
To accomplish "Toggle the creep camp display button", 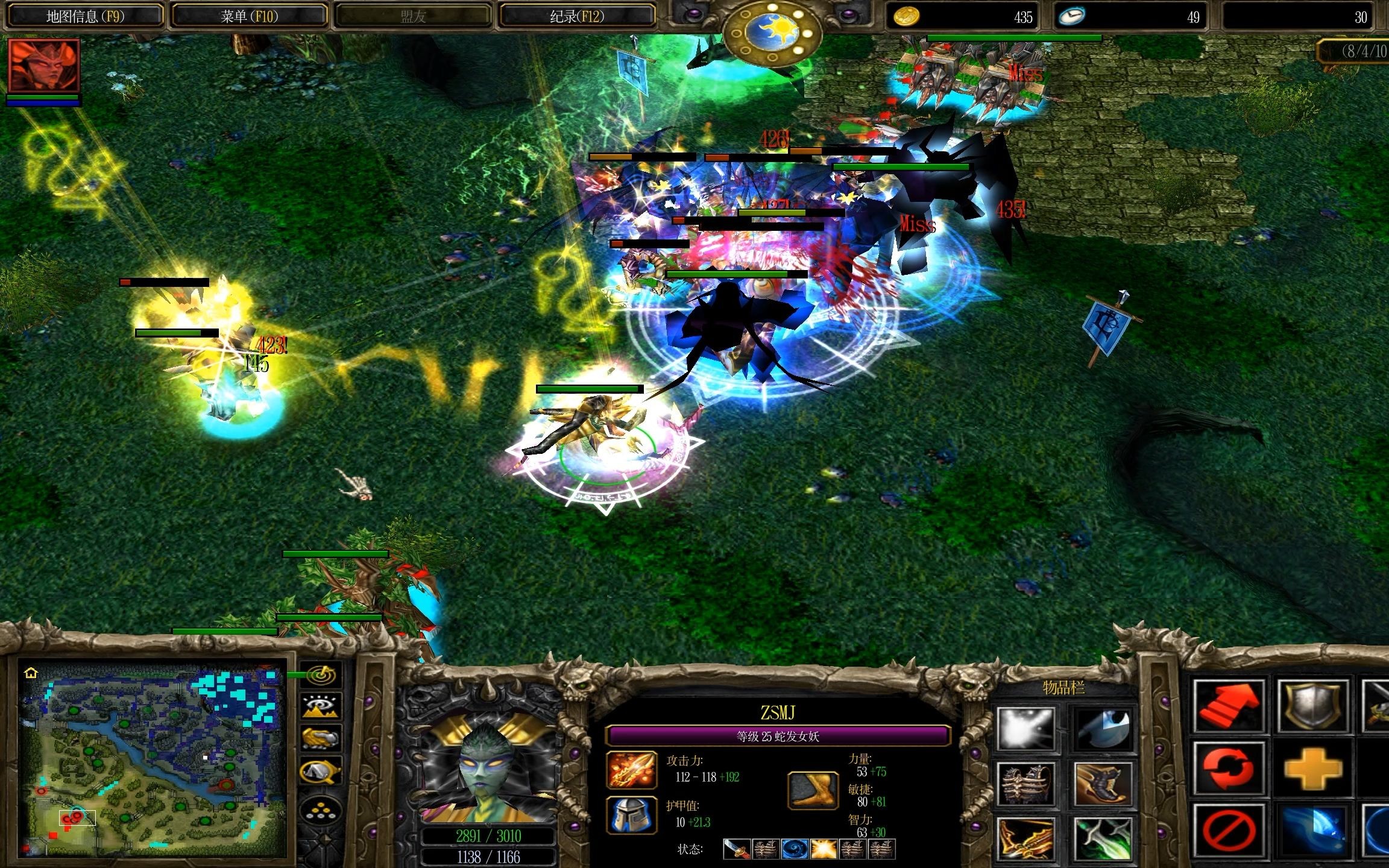I will [321, 771].
